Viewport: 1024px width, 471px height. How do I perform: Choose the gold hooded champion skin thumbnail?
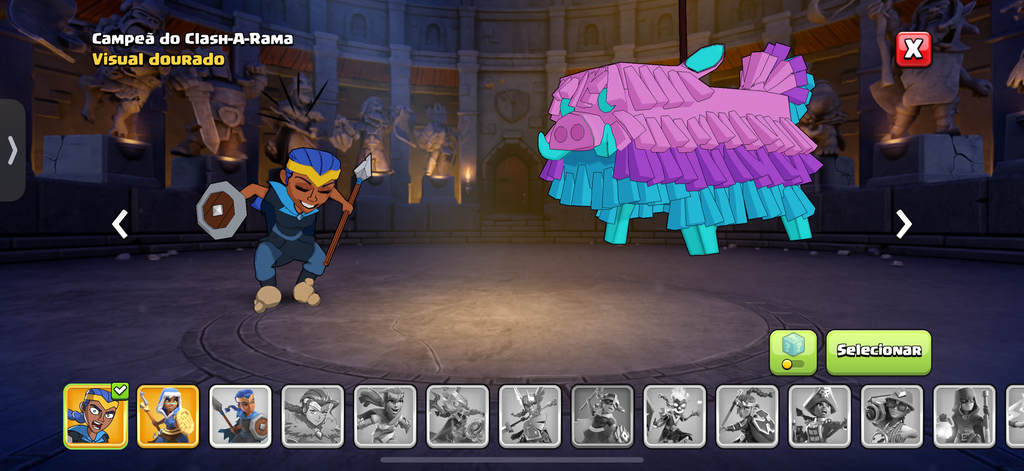[x=167, y=415]
